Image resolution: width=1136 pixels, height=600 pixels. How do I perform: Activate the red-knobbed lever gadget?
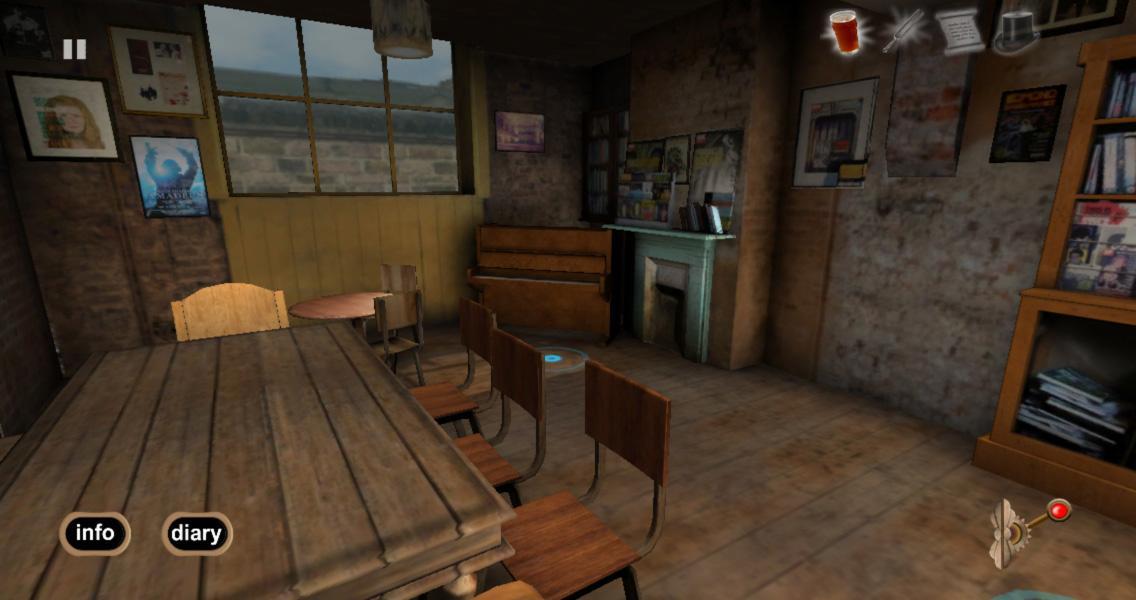[x=1028, y=526]
